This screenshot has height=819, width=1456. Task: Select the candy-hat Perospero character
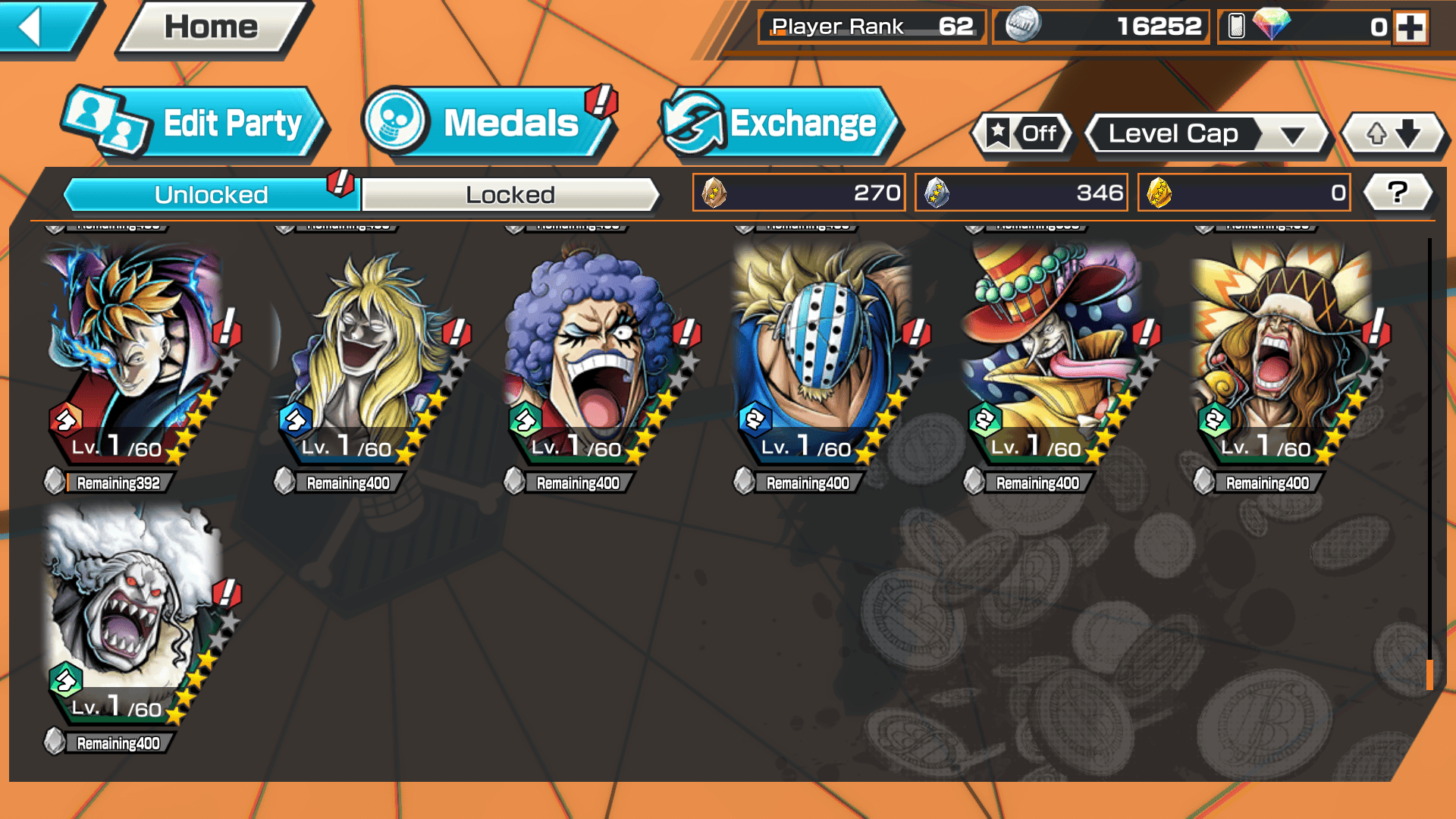click(x=1053, y=356)
